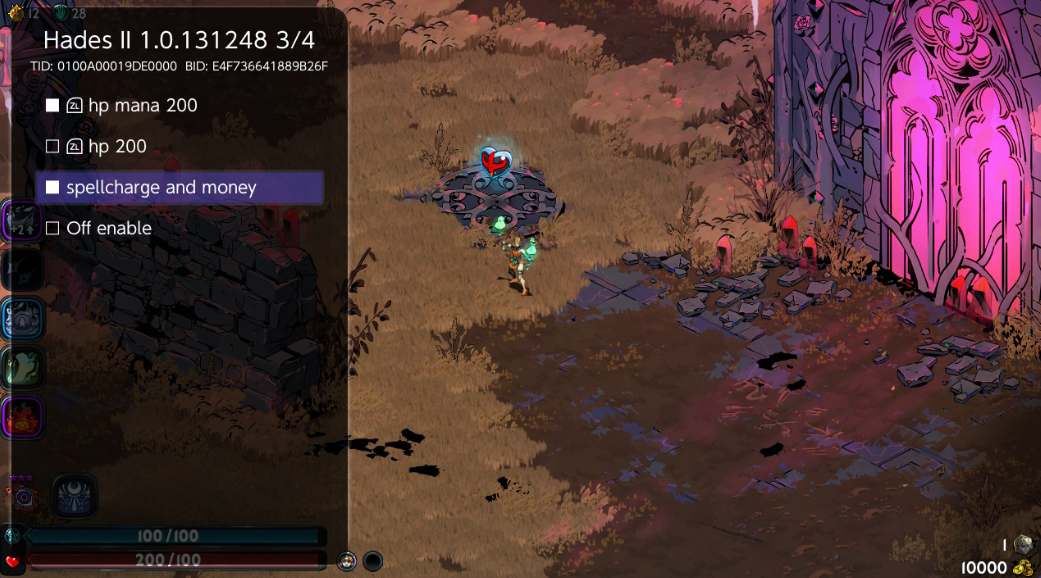This screenshot has width=1041, height=578.
Task: Click the colorful familiar face icon
Action: pos(347,561)
